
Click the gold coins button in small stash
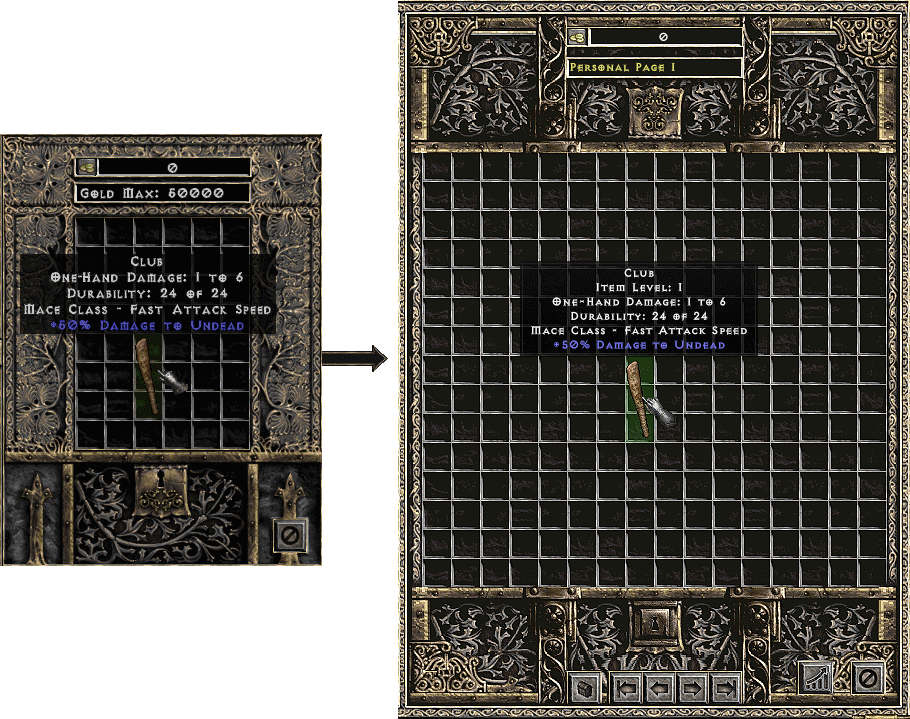click(87, 168)
